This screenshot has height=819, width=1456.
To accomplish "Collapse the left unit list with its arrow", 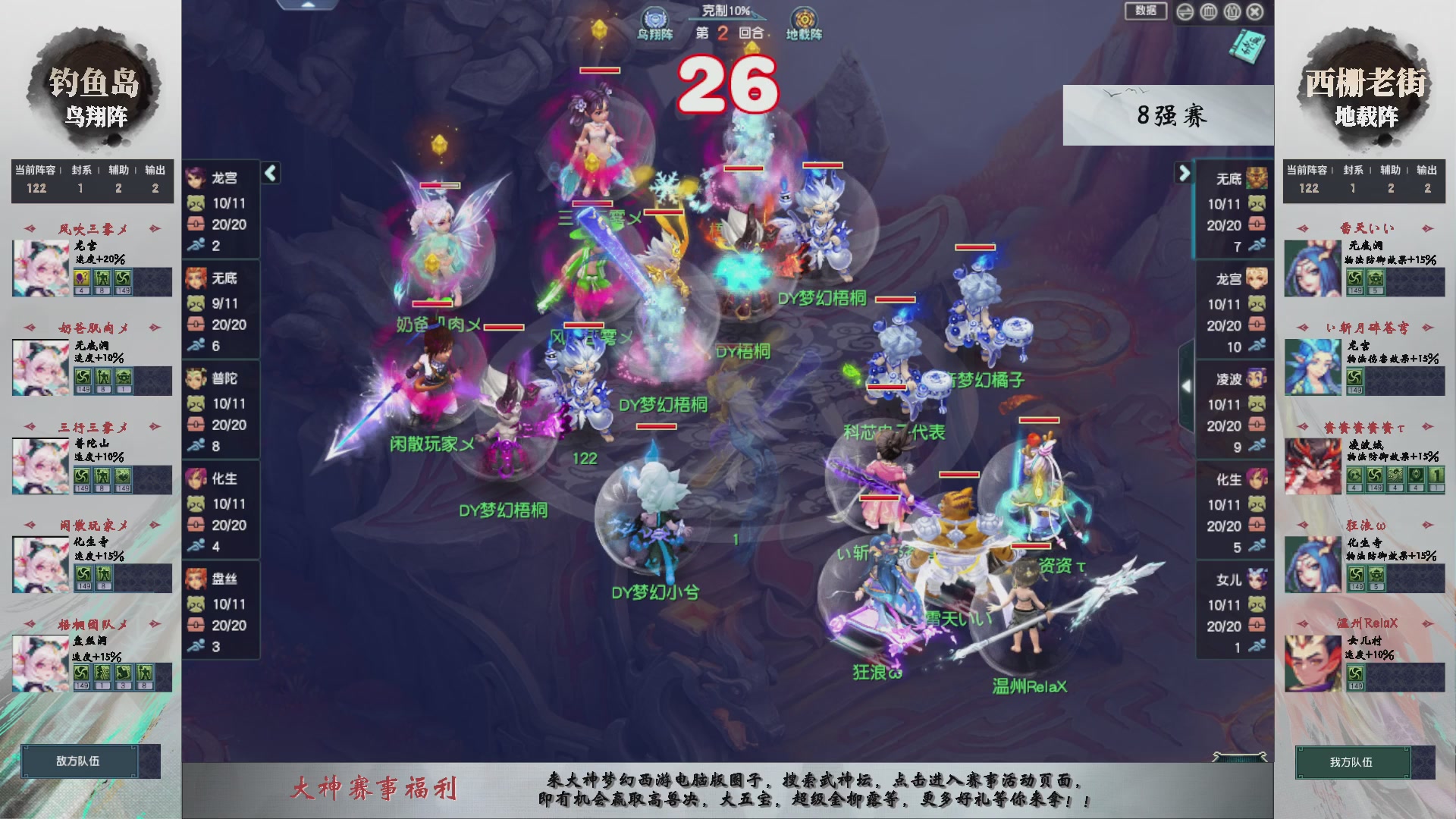I will point(269,173).
